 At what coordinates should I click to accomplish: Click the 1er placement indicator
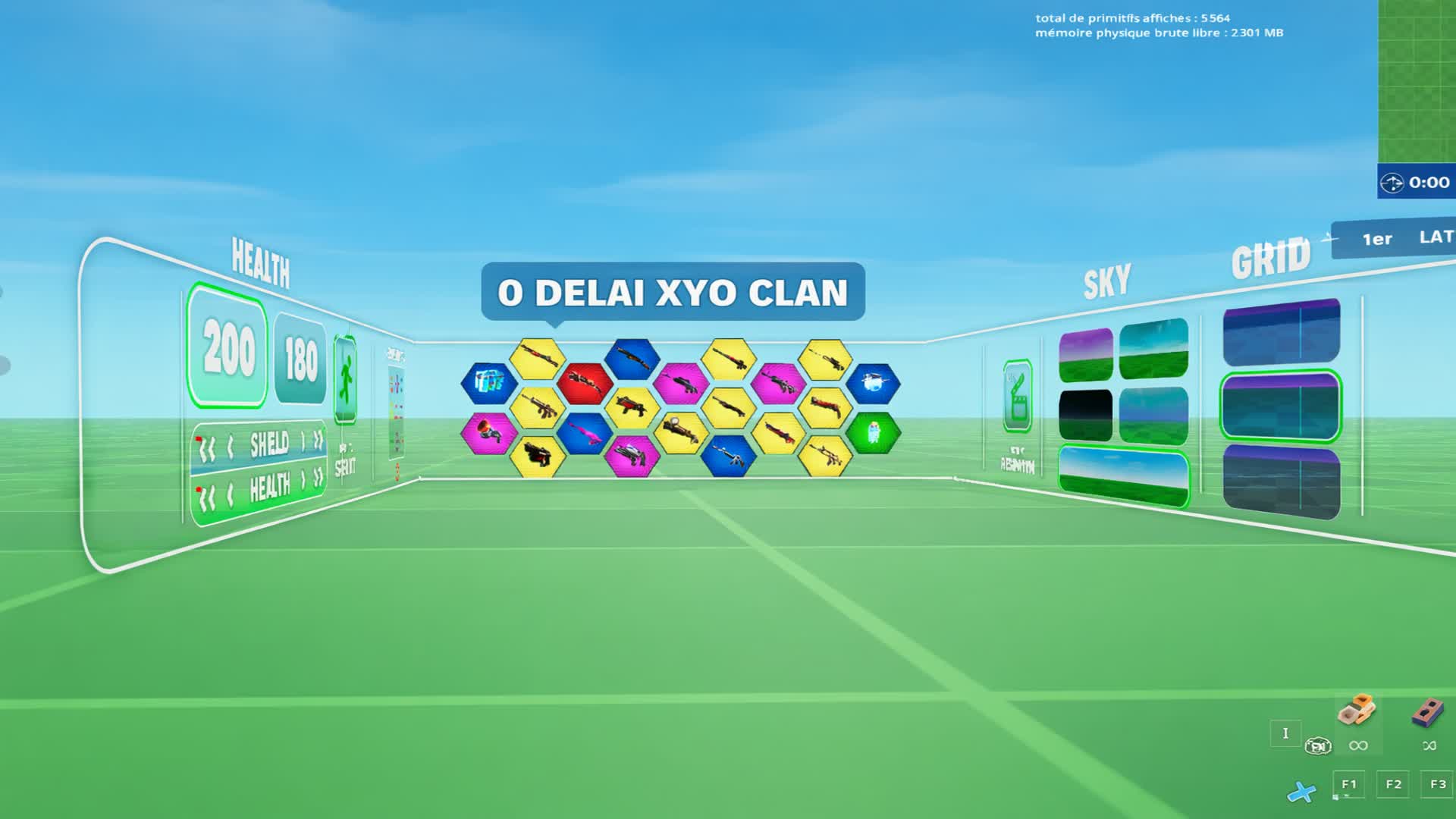tap(1378, 238)
